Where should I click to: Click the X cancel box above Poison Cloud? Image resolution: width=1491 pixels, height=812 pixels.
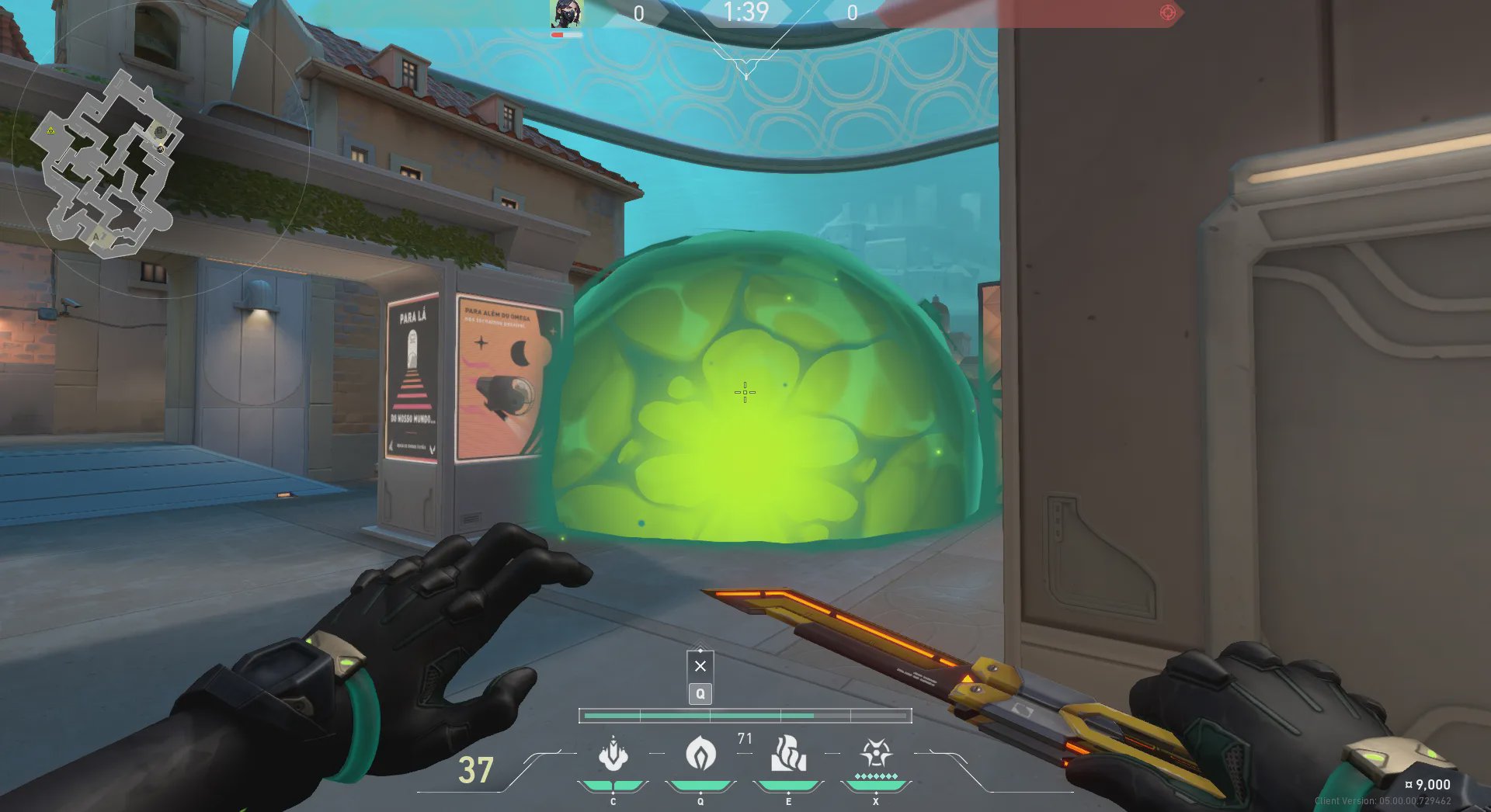tap(700, 666)
